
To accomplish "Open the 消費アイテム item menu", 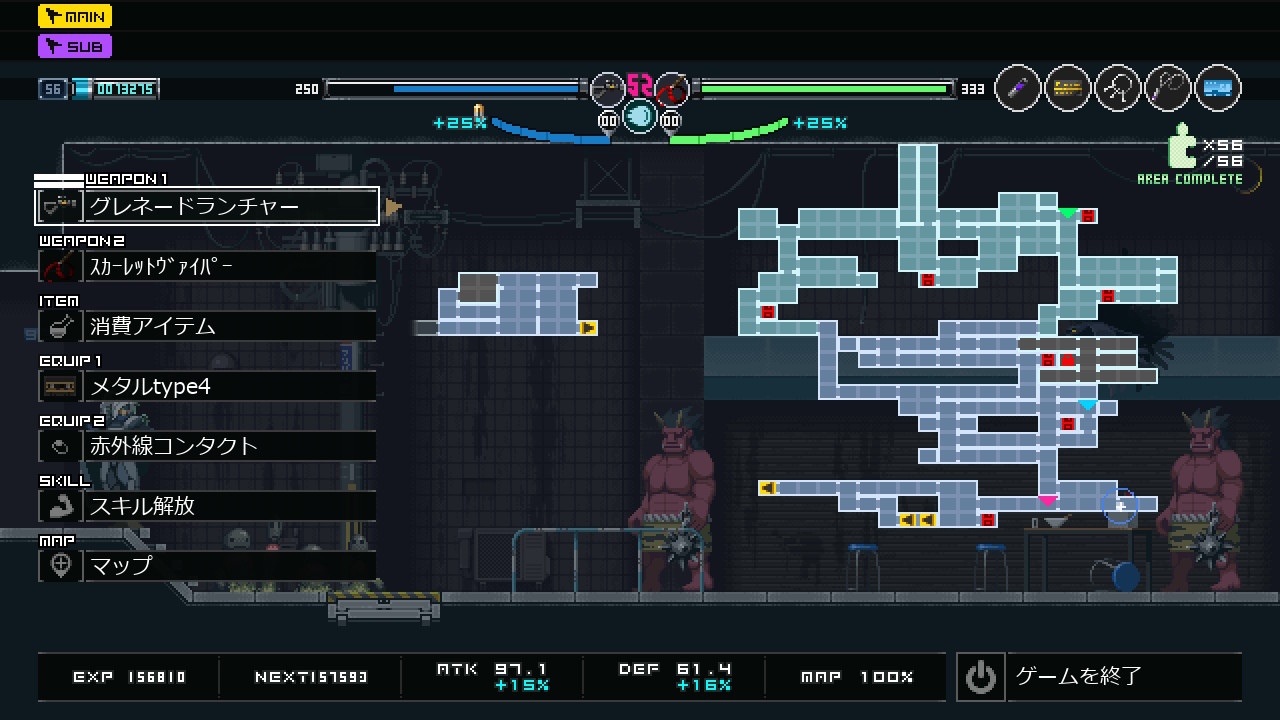I will [x=207, y=326].
